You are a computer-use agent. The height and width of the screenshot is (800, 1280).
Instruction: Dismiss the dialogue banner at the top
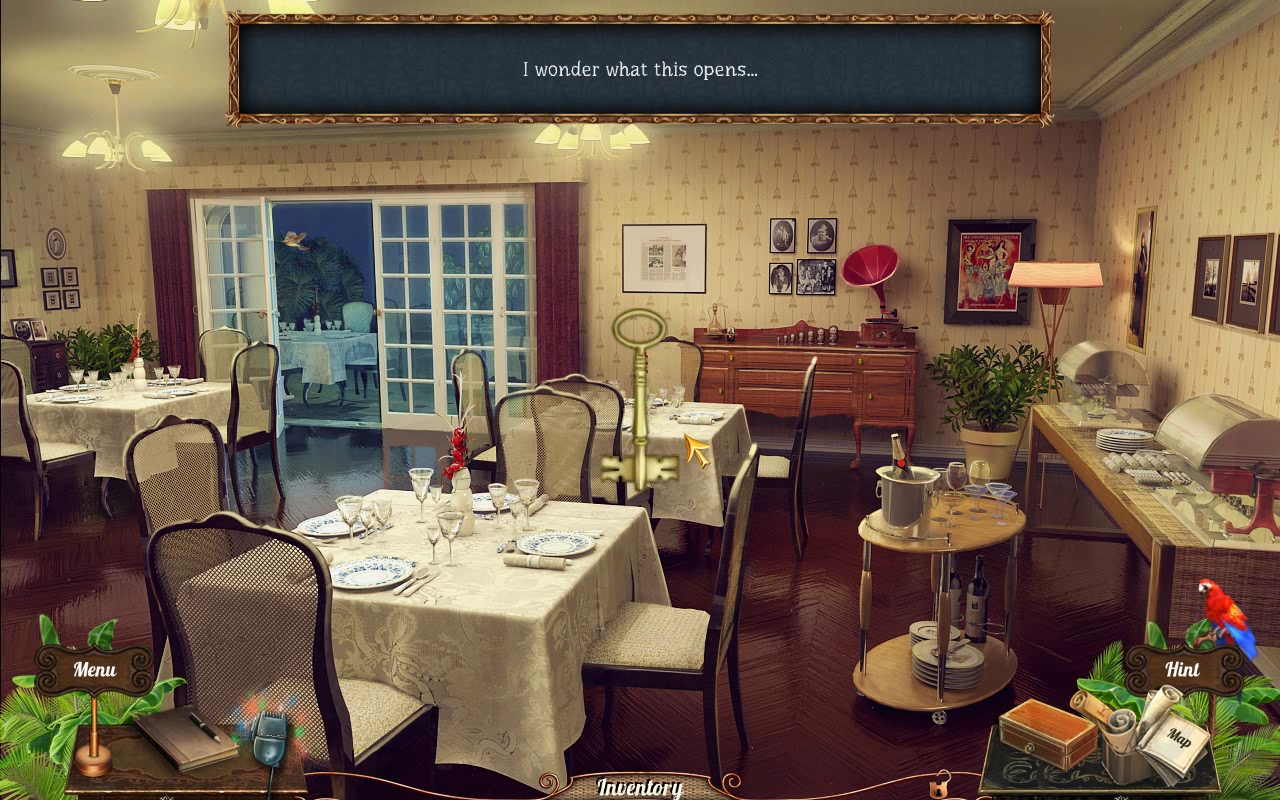[x=639, y=68]
